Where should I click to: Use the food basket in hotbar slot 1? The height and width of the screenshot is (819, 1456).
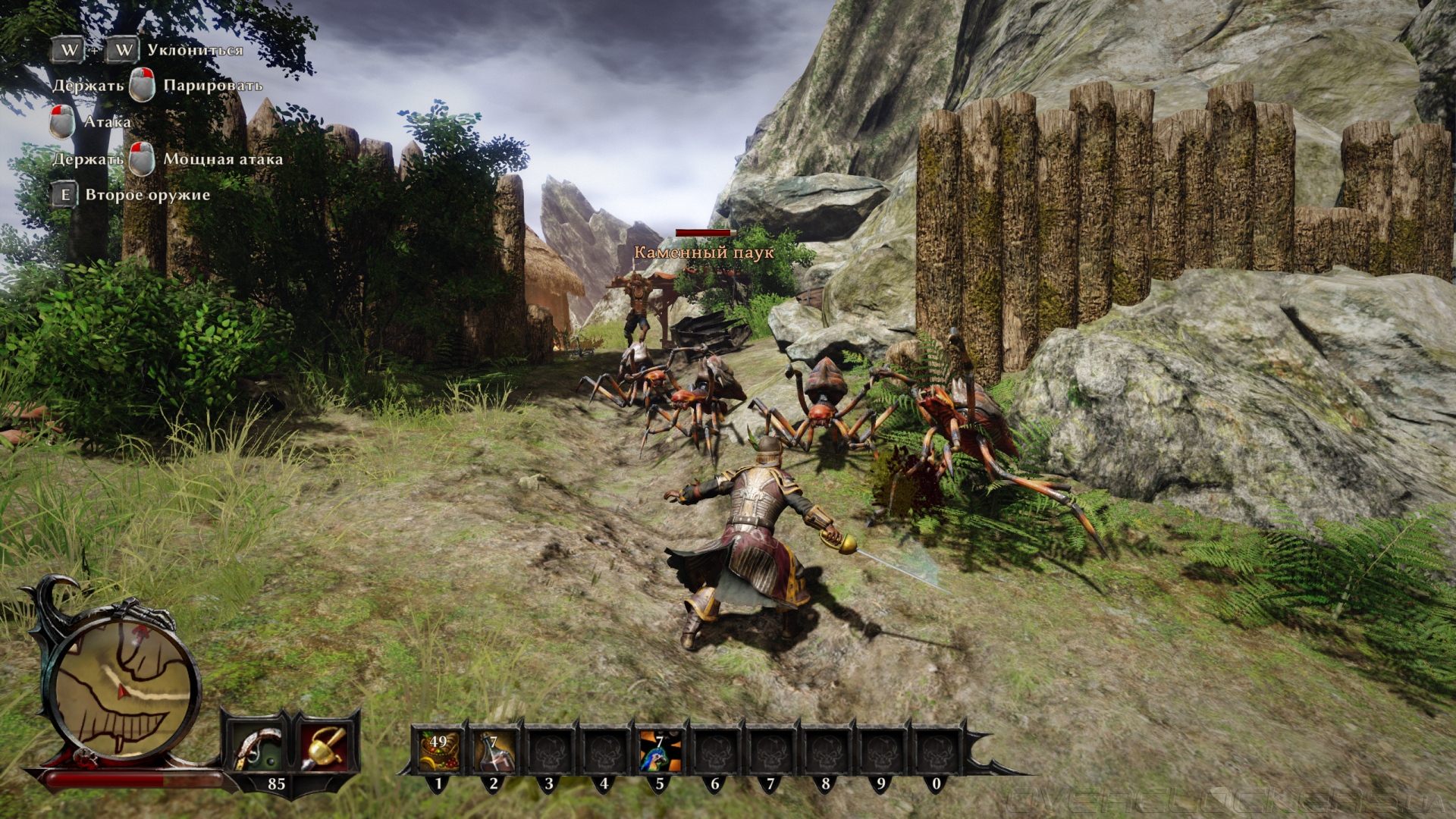[438, 752]
